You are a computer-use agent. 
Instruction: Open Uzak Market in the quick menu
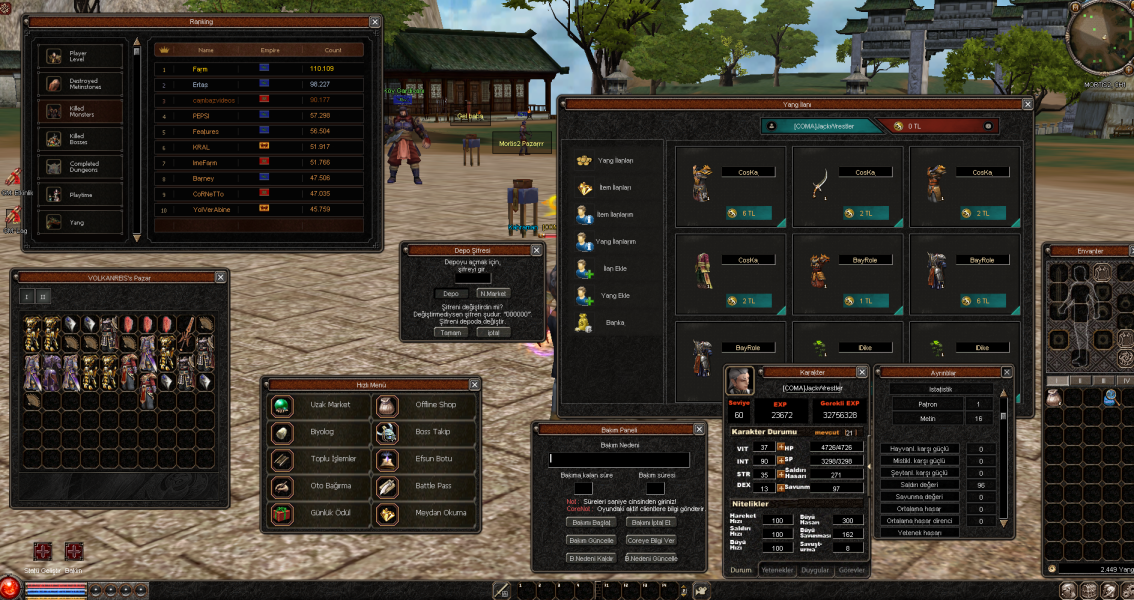click(315, 405)
